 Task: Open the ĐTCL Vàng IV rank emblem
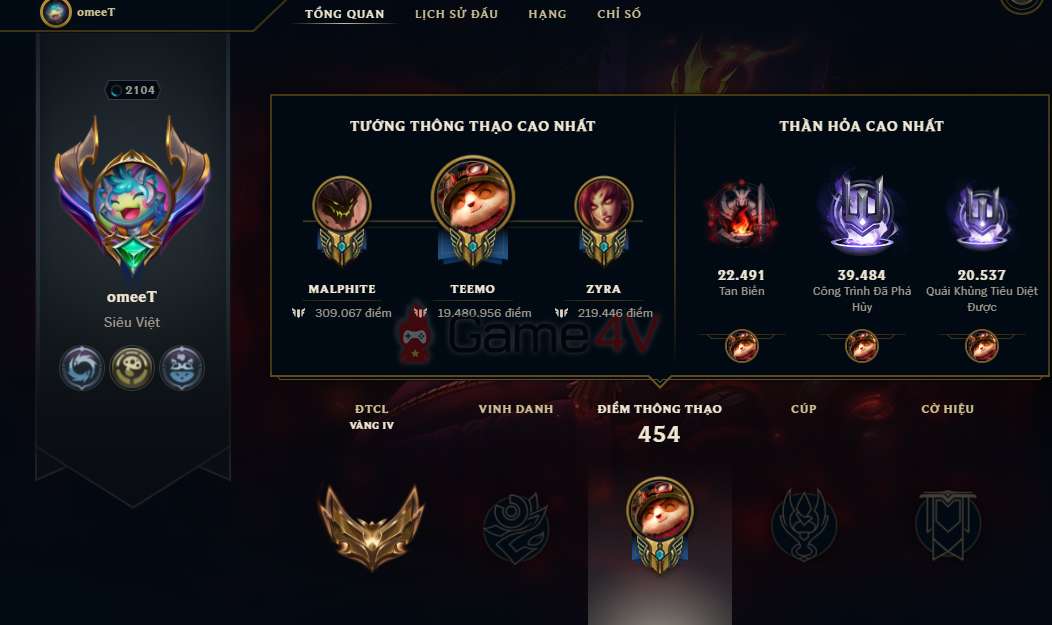coord(371,525)
